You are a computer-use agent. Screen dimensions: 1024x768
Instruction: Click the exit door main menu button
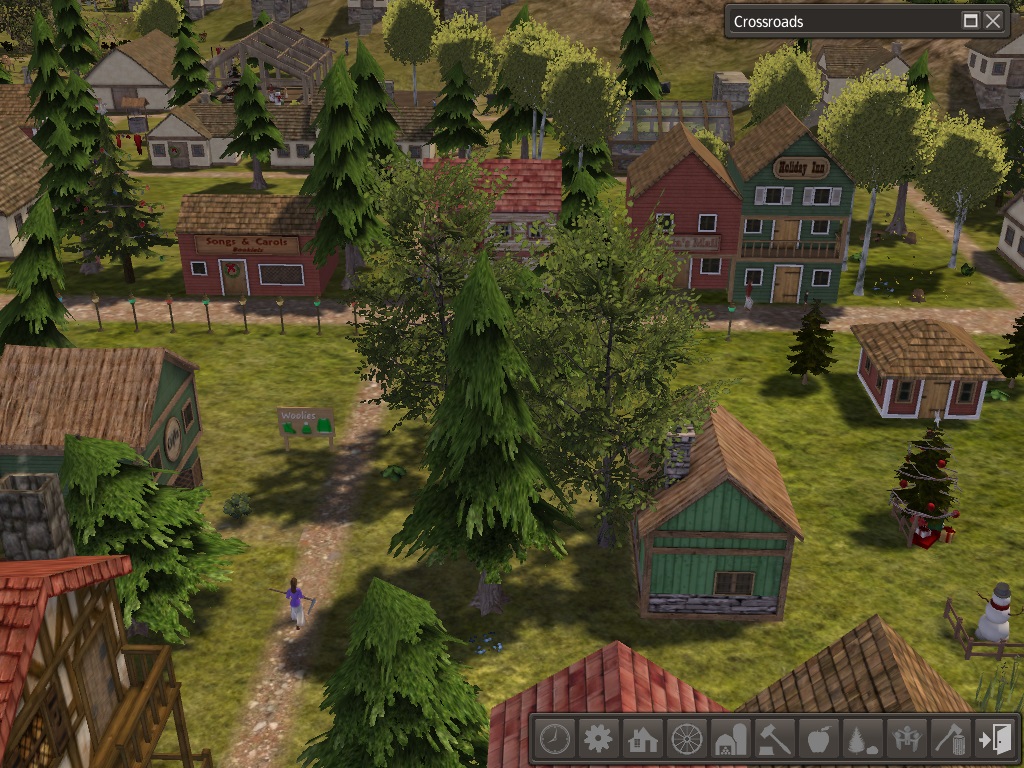(994, 740)
